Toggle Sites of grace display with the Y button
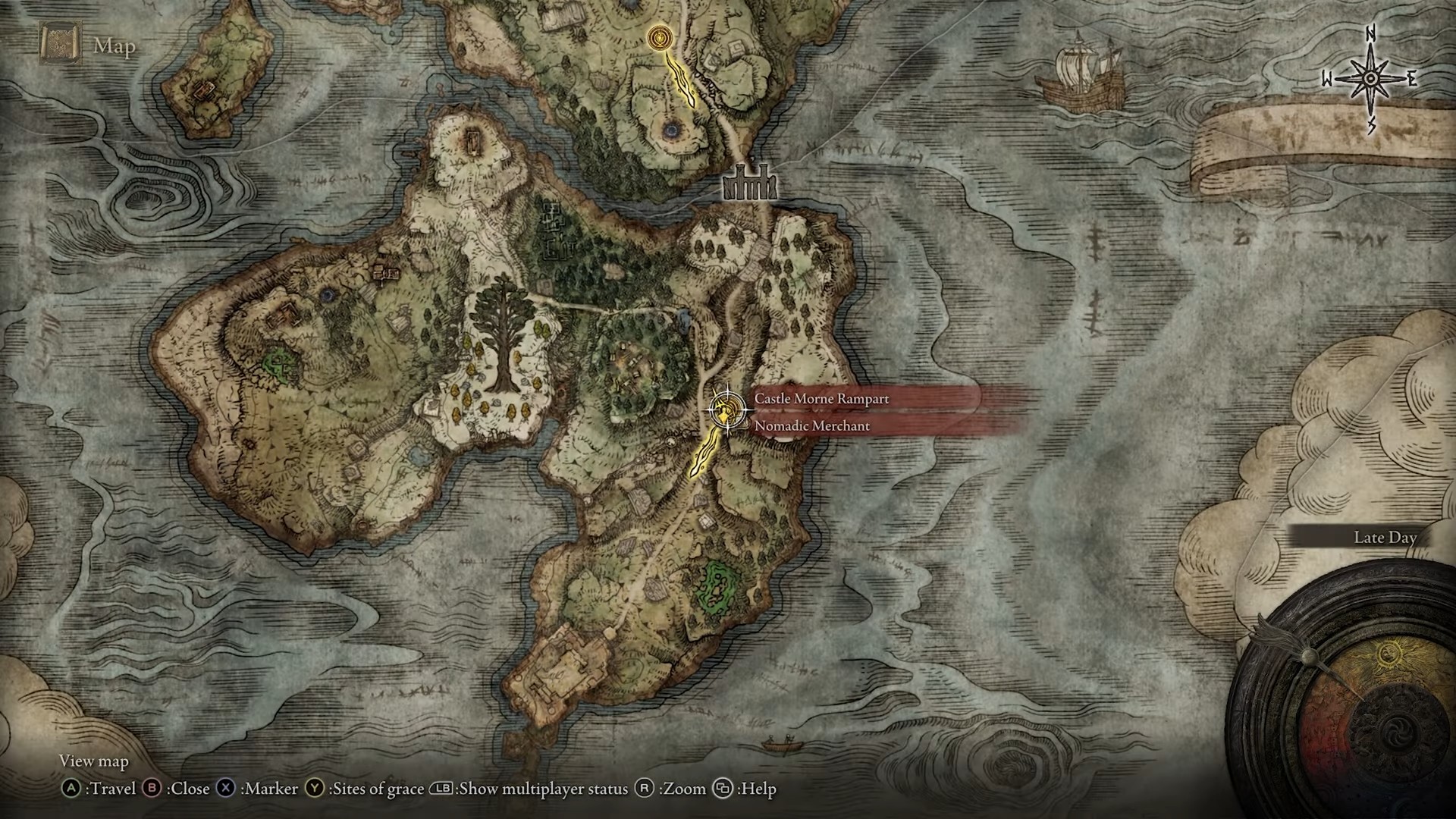 pos(313,789)
